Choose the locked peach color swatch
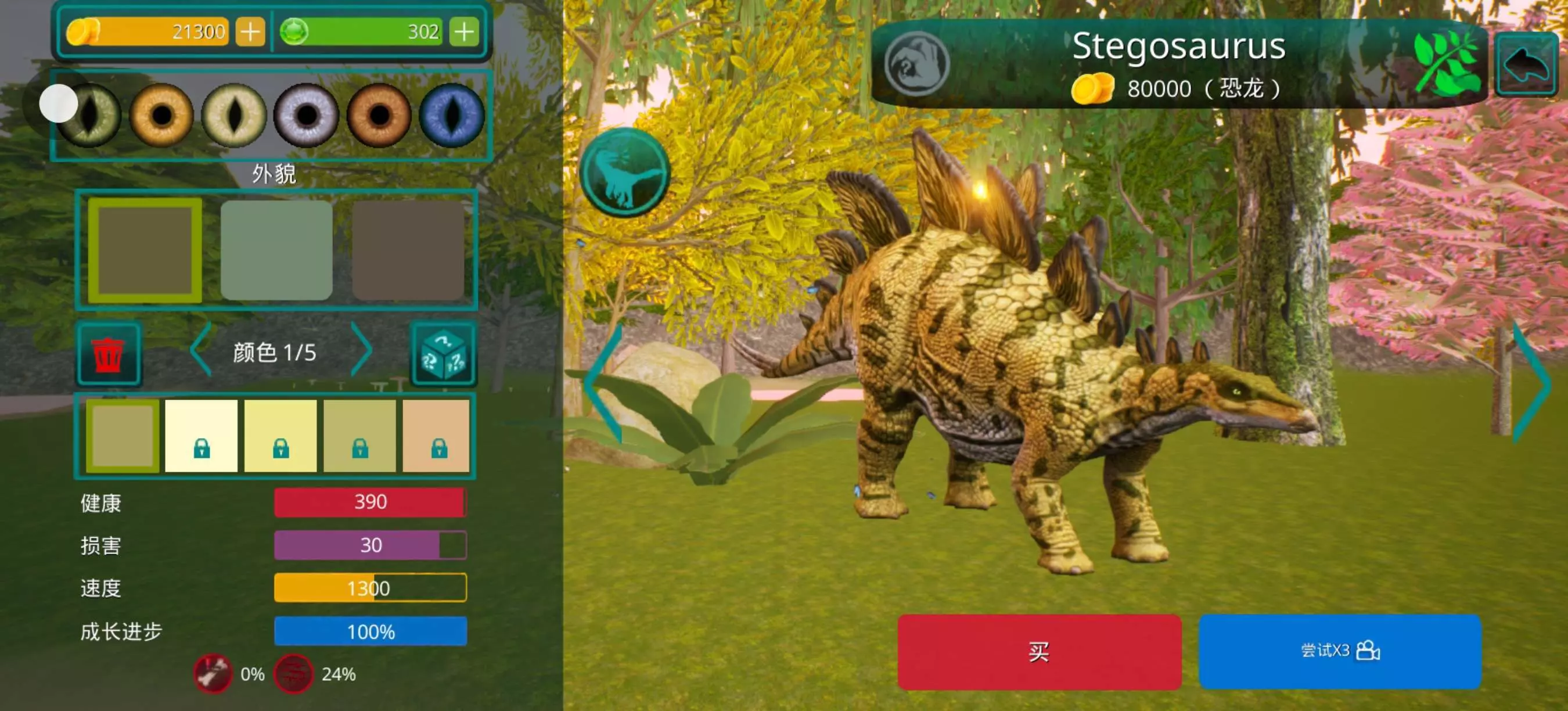This screenshot has width=1568, height=711. click(x=437, y=435)
